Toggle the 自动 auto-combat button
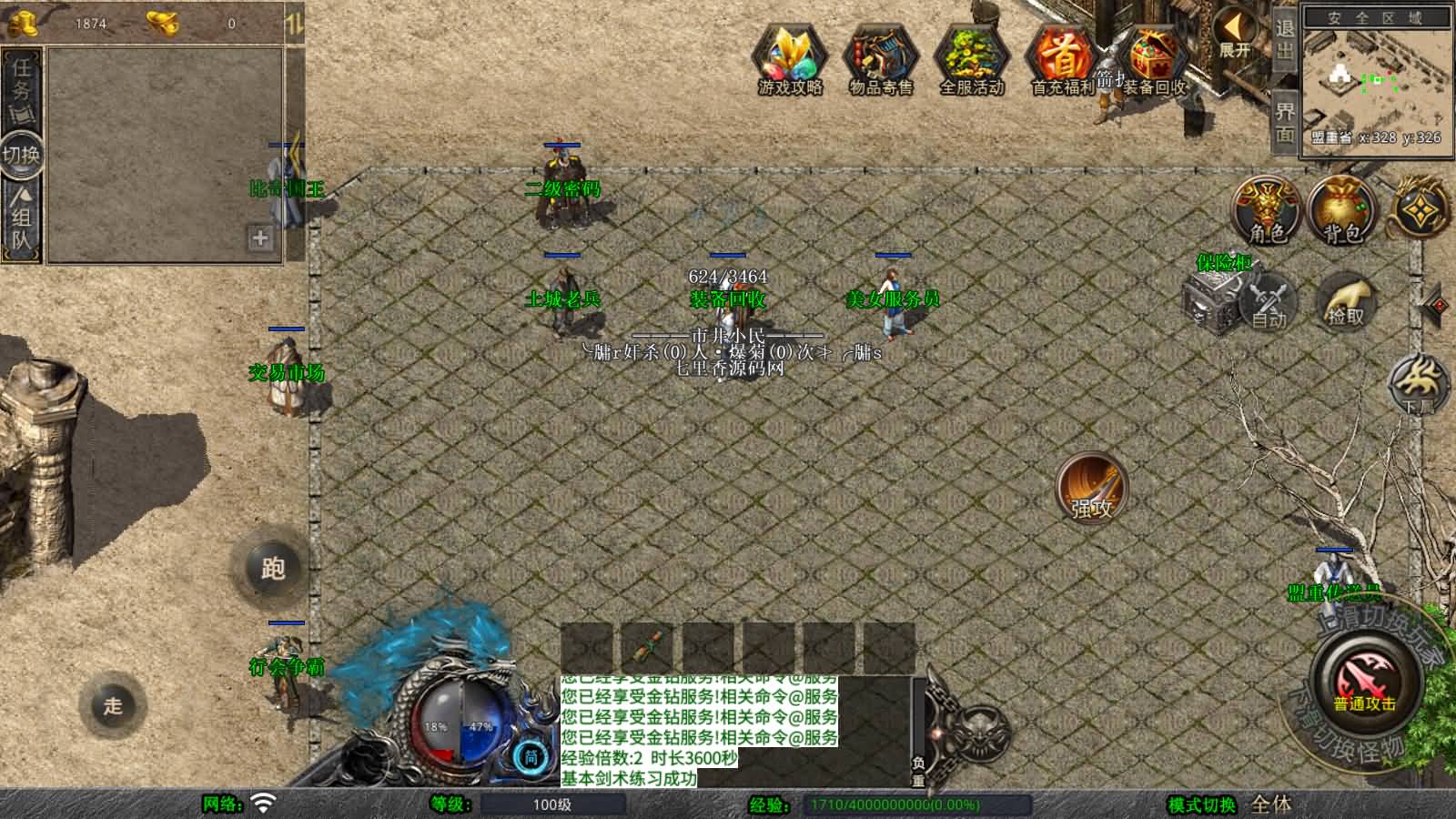This screenshot has height=819, width=1456. [1269, 300]
